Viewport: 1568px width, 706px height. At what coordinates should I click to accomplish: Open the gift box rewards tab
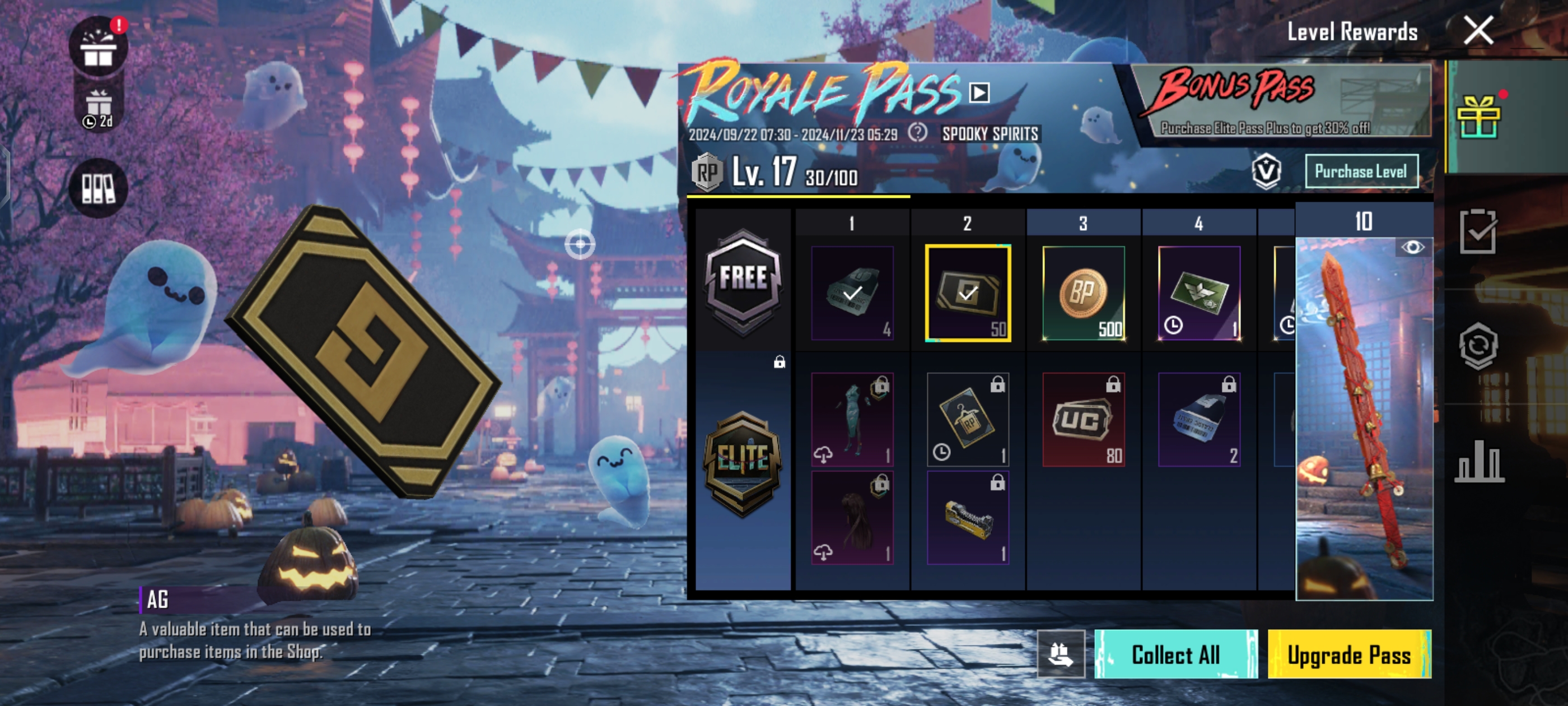tap(1478, 117)
